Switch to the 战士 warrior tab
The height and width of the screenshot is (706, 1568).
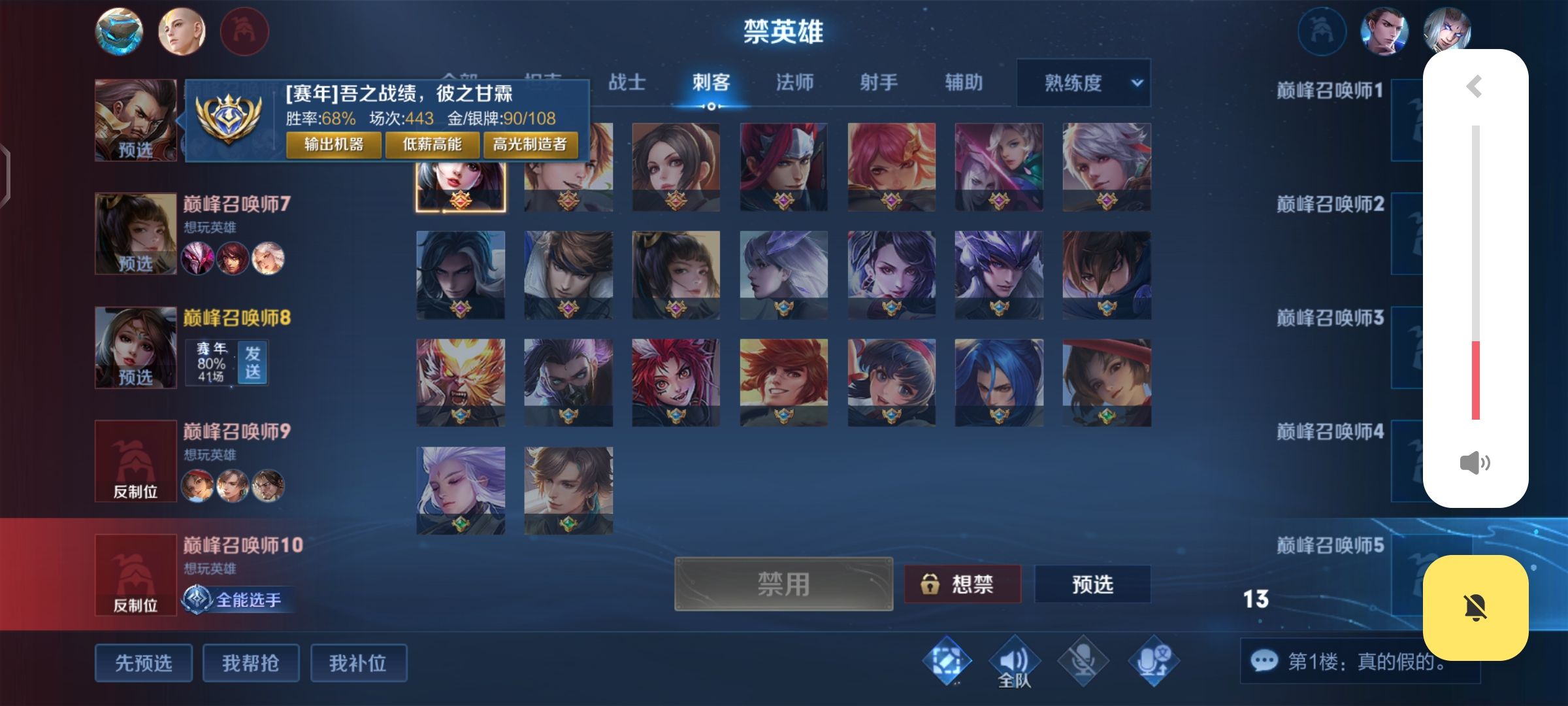pyautogui.click(x=627, y=82)
